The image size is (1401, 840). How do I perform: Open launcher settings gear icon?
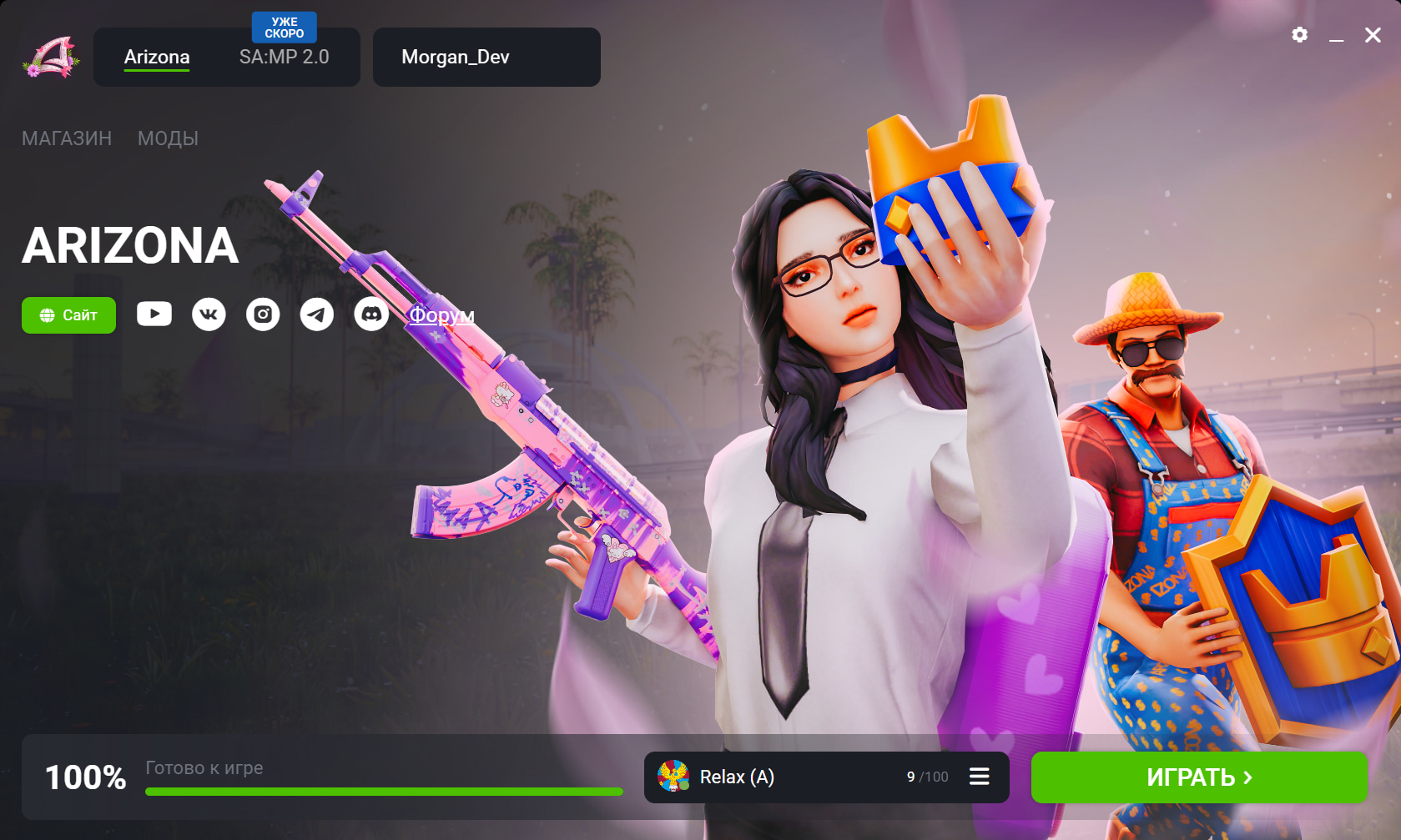pyautogui.click(x=1299, y=35)
